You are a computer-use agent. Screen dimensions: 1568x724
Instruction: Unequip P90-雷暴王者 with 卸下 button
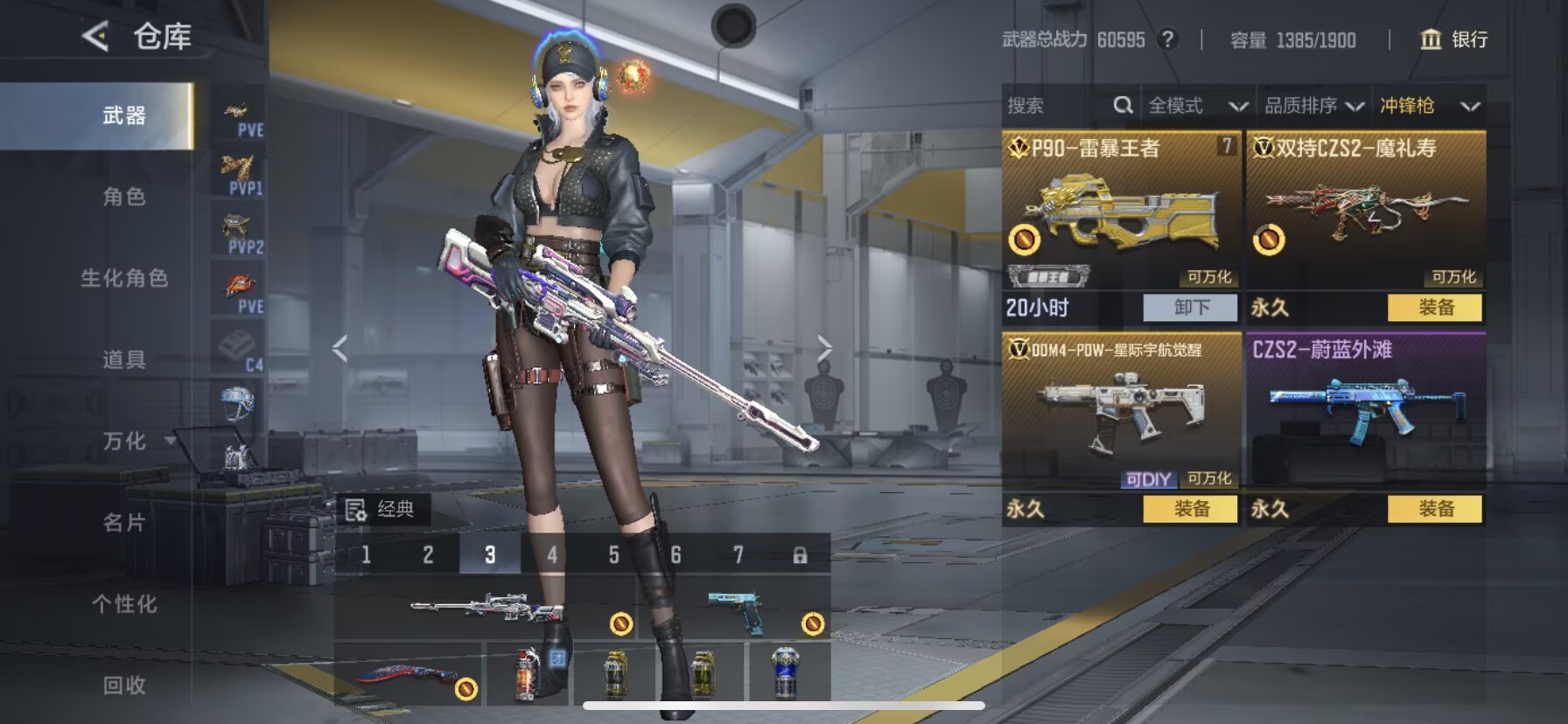coord(1191,308)
